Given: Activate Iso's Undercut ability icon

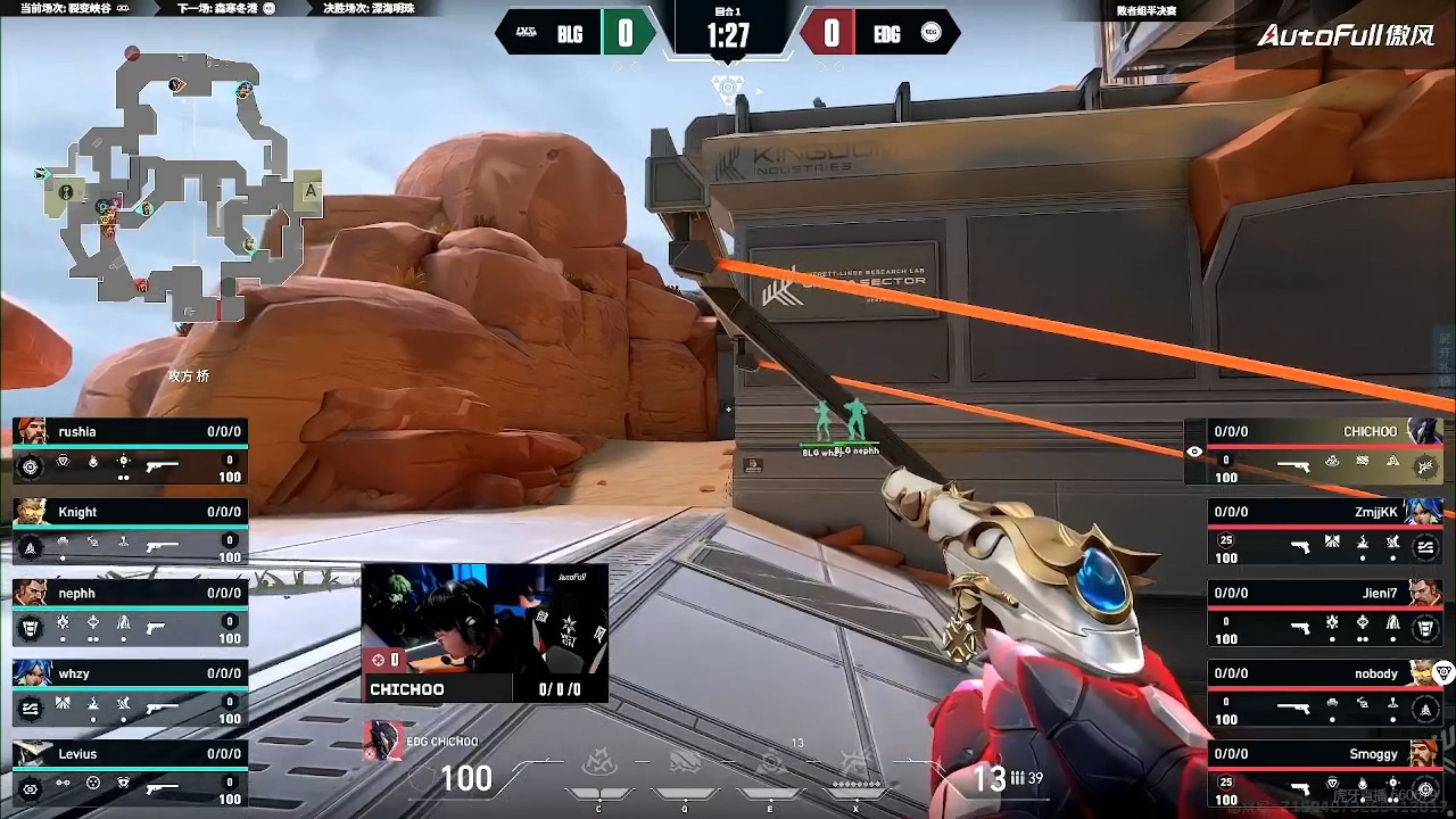Looking at the screenshot, I should (x=685, y=763).
